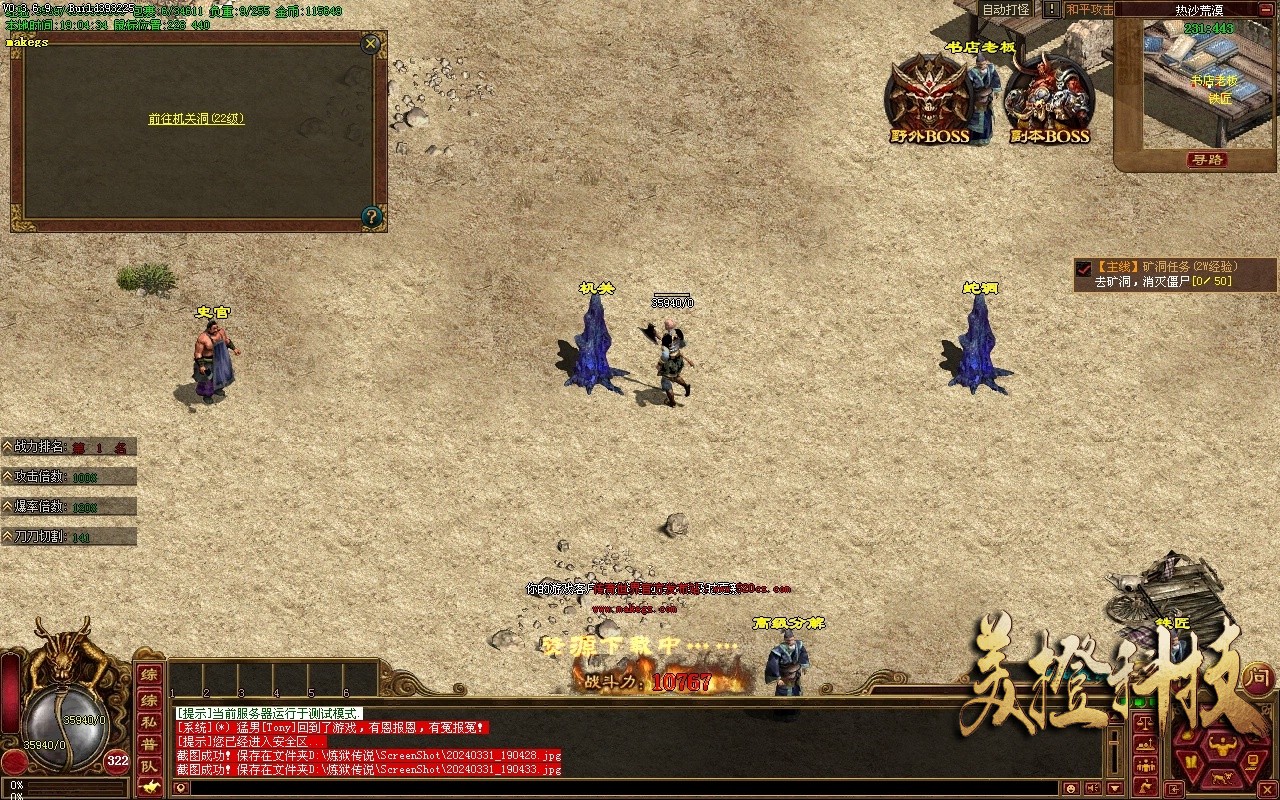Click the round 问 help button
Image resolution: width=1280 pixels, height=800 pixels.
1258,677
